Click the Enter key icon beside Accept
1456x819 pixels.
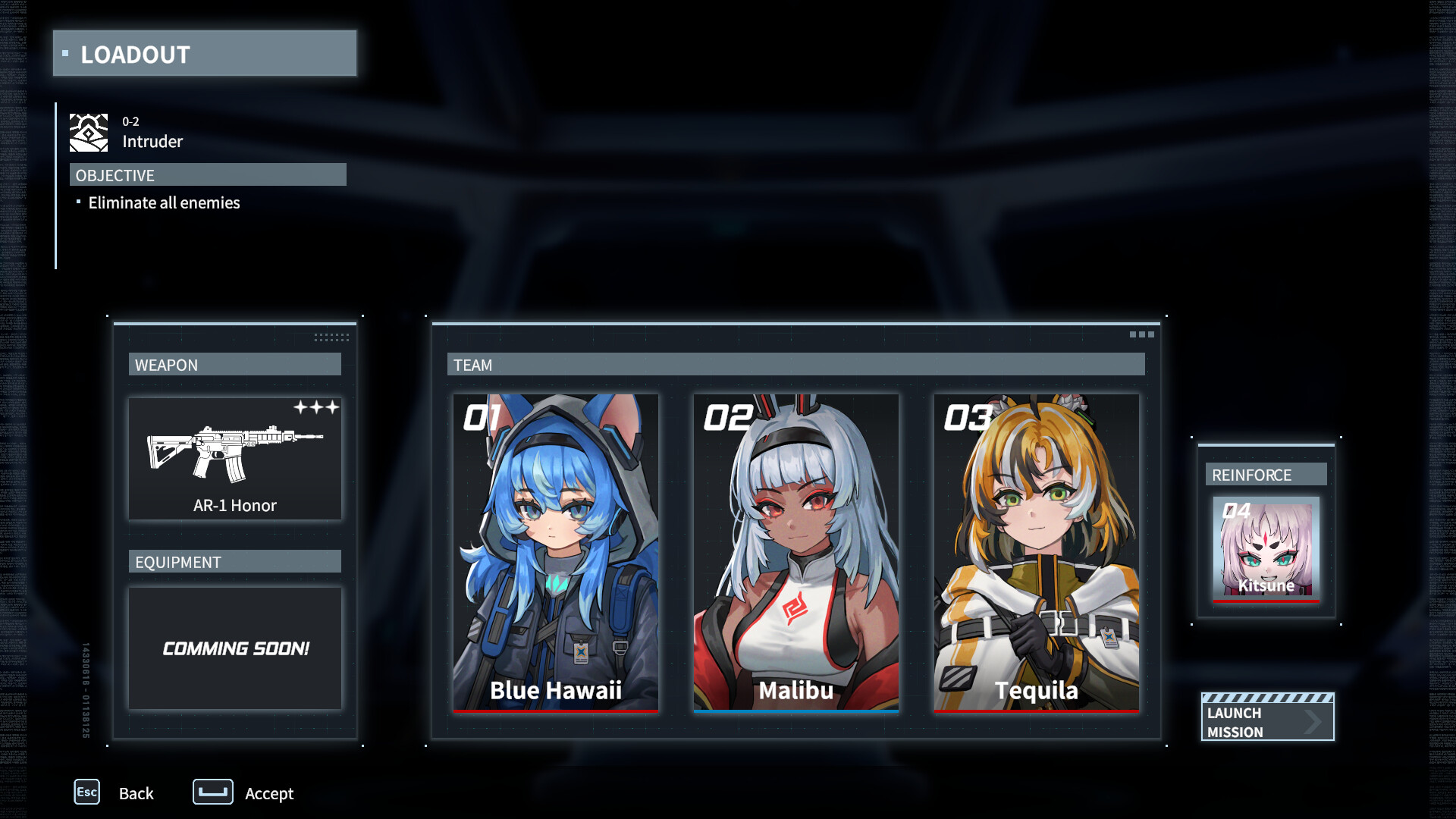pyautogui.click(x=212, y=792)
